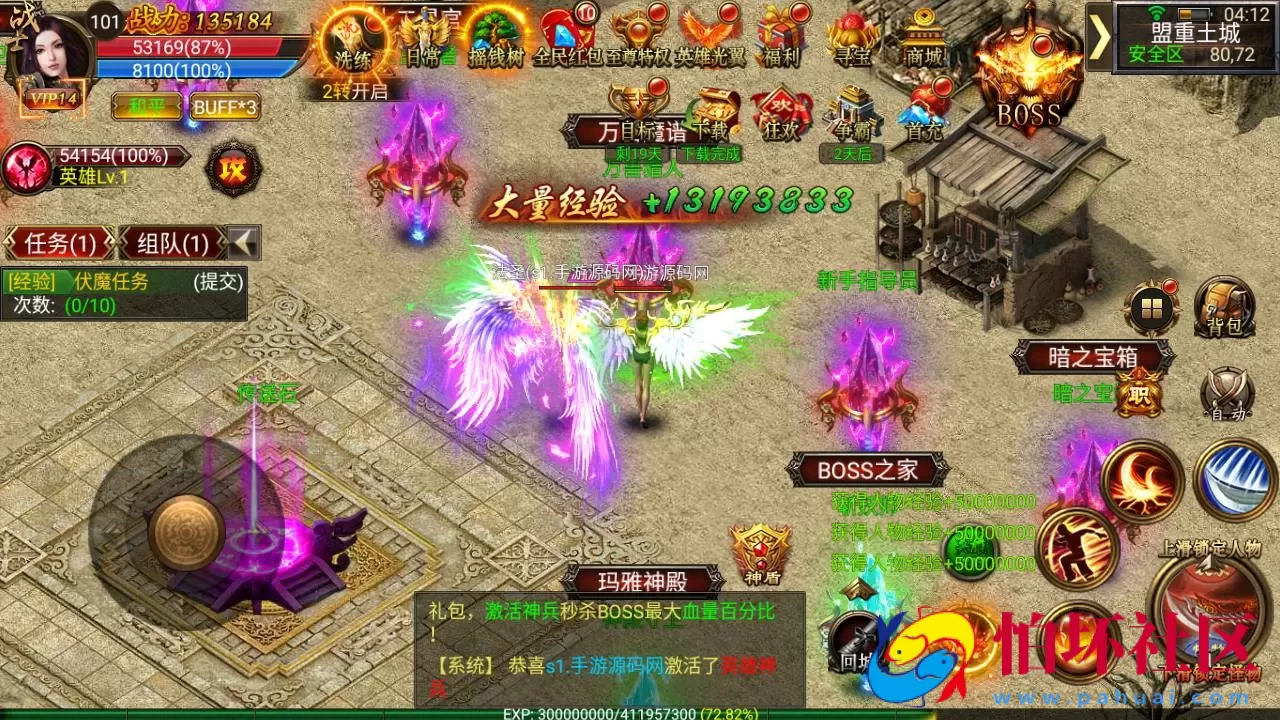Open the 商城 shop icon
Viewport: 1280px width, 720px height.
pos(927,35)
